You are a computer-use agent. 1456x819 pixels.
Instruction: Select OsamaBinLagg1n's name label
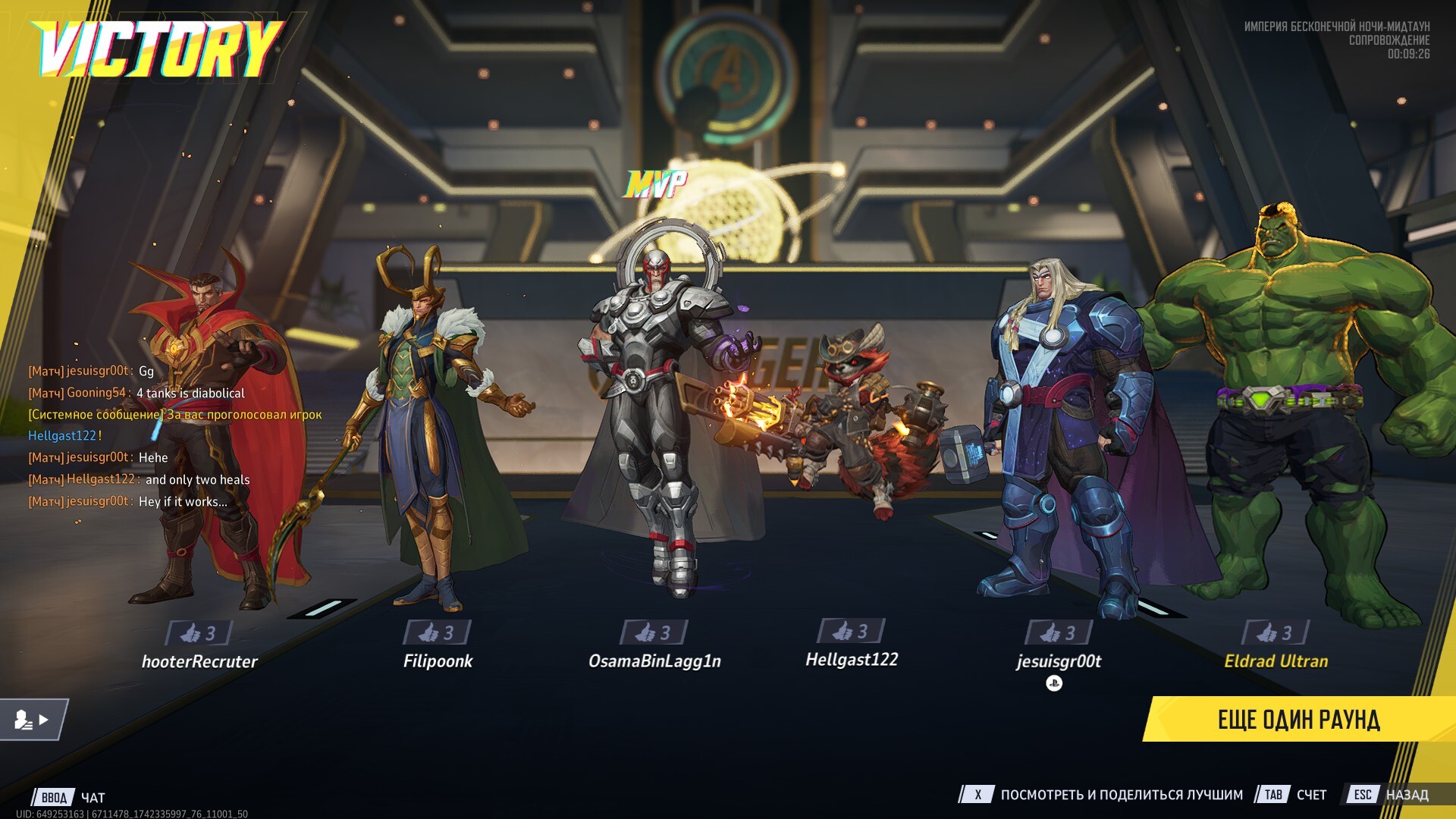pos(654,661)
